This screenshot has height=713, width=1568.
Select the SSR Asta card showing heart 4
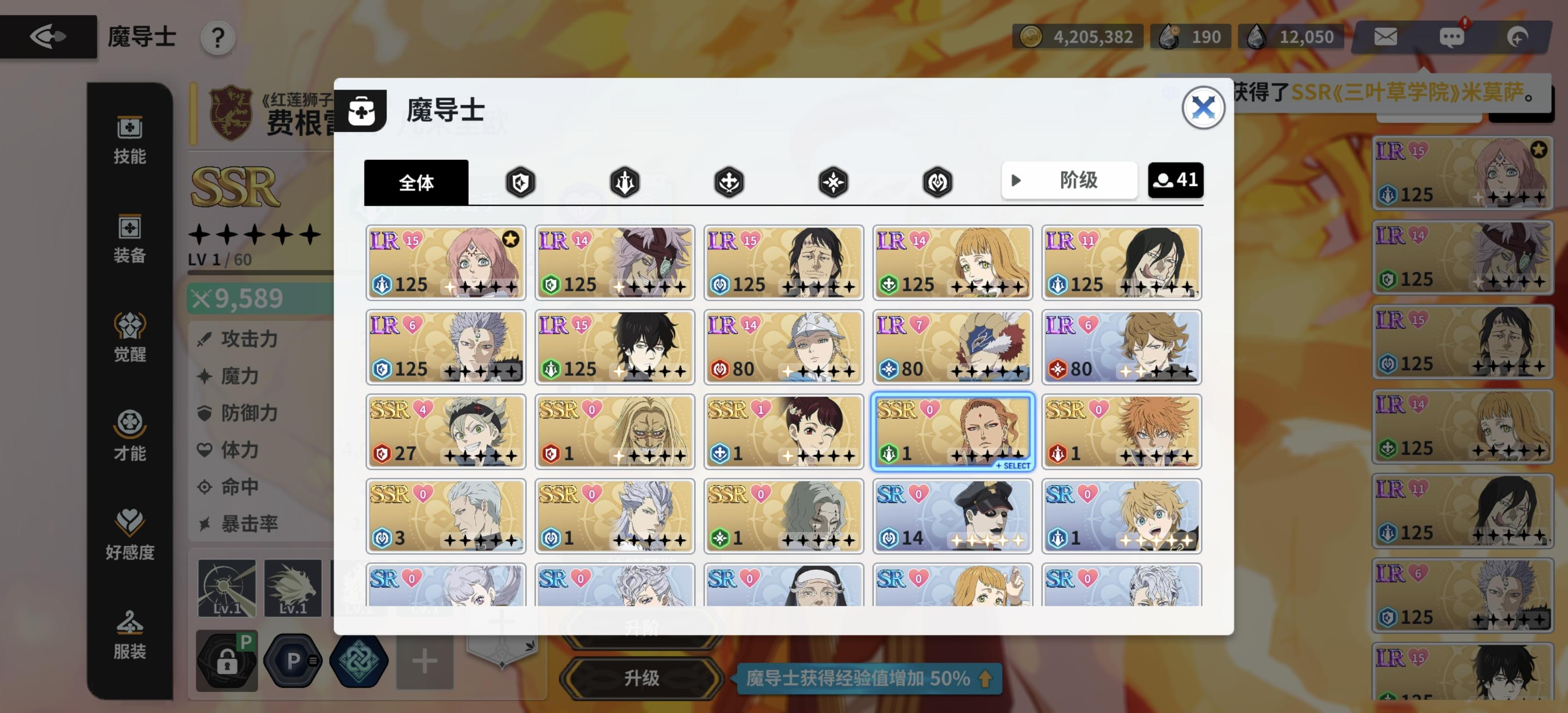[445, 432]
